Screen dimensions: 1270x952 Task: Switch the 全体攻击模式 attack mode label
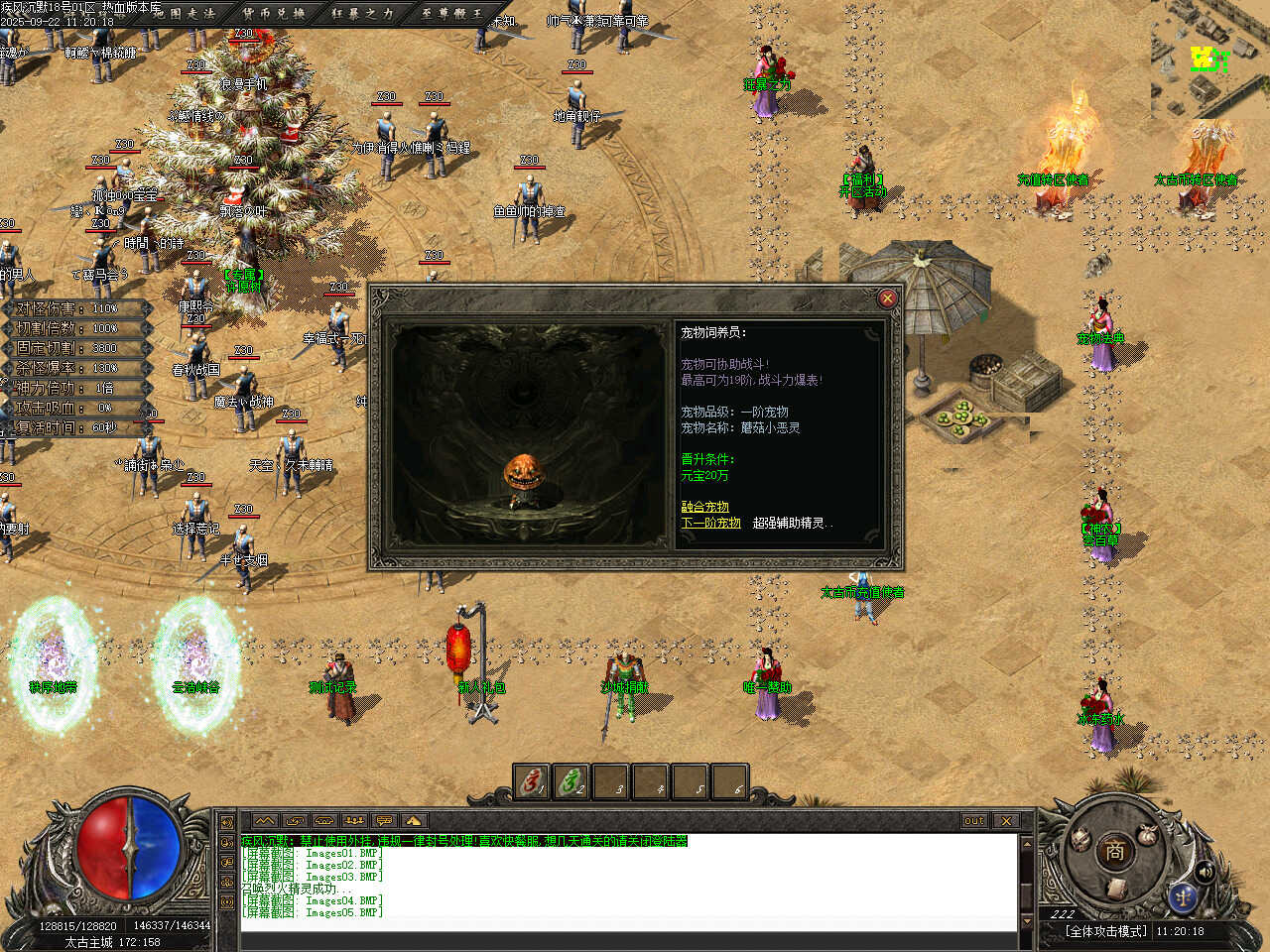(x=1105, y=931)
